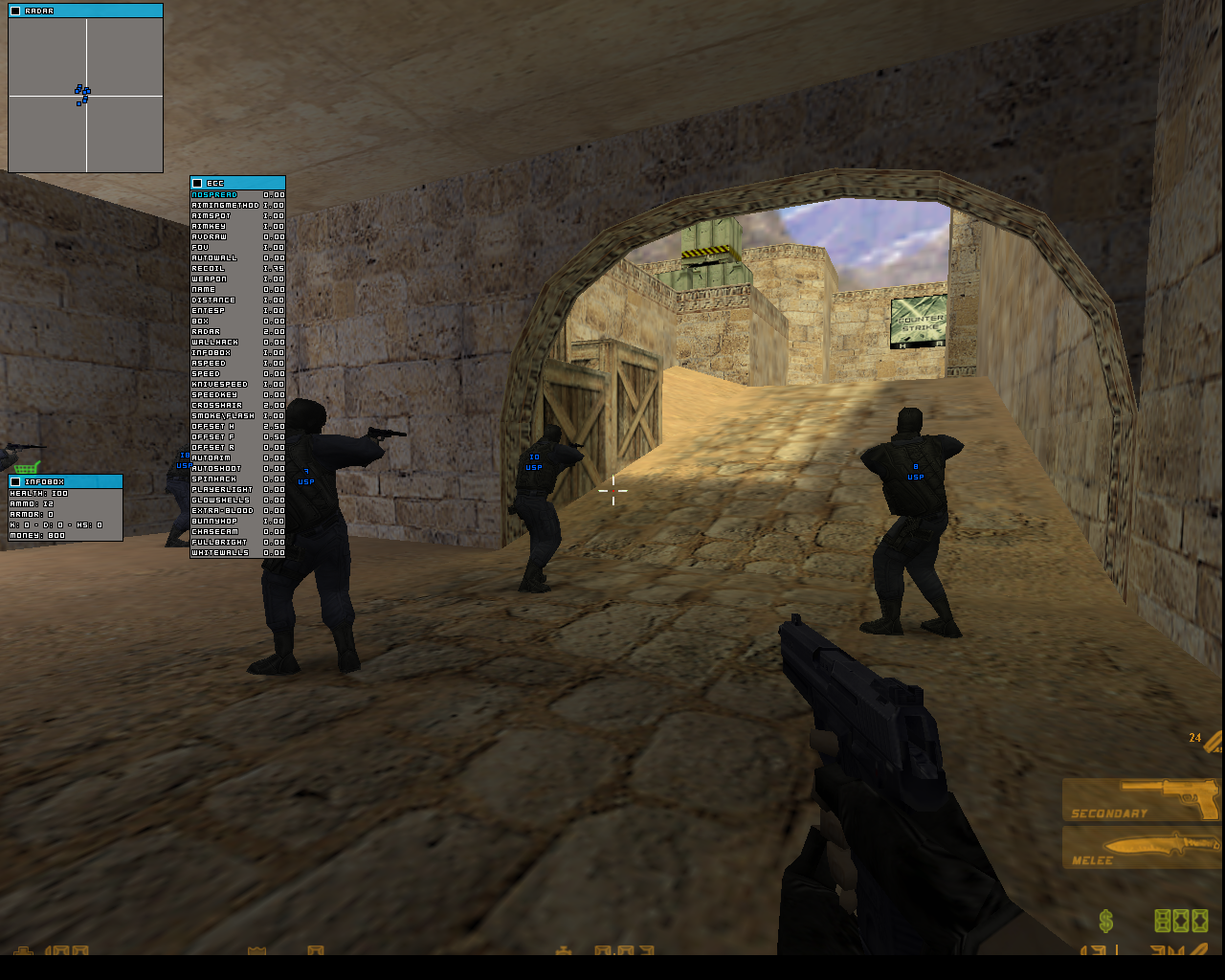
Task: Adjust the RECOIL value of 1.75
Action: tap(275, 268)
